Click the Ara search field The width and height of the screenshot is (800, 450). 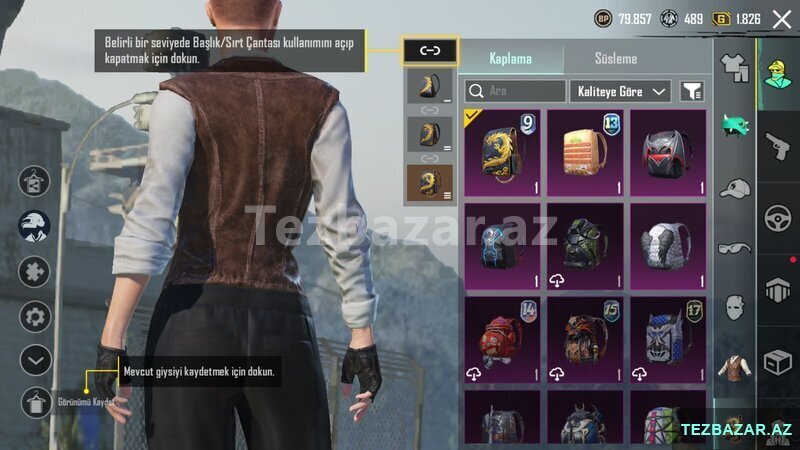(x=516, y=91)
